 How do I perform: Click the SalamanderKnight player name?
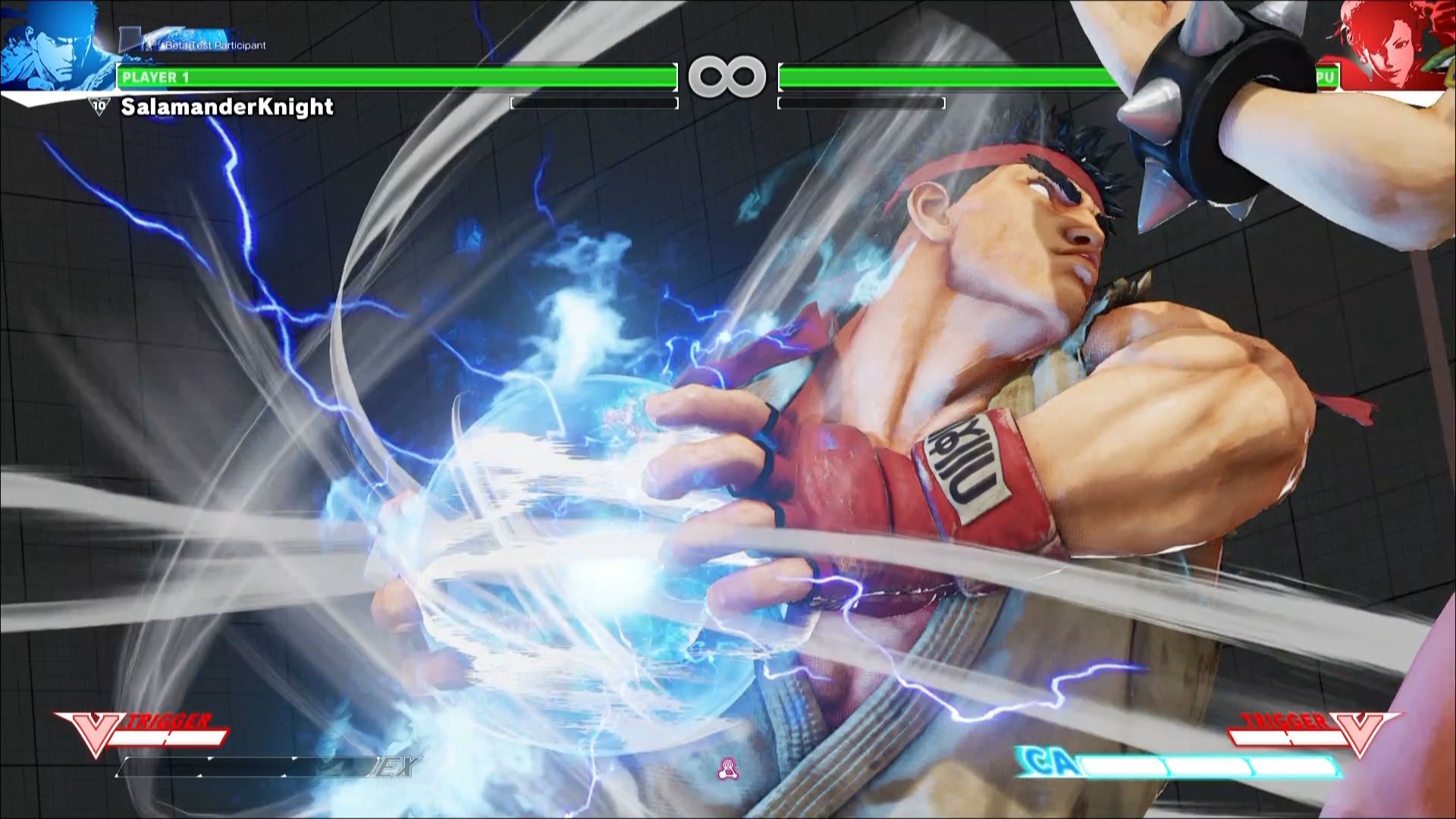227,107
